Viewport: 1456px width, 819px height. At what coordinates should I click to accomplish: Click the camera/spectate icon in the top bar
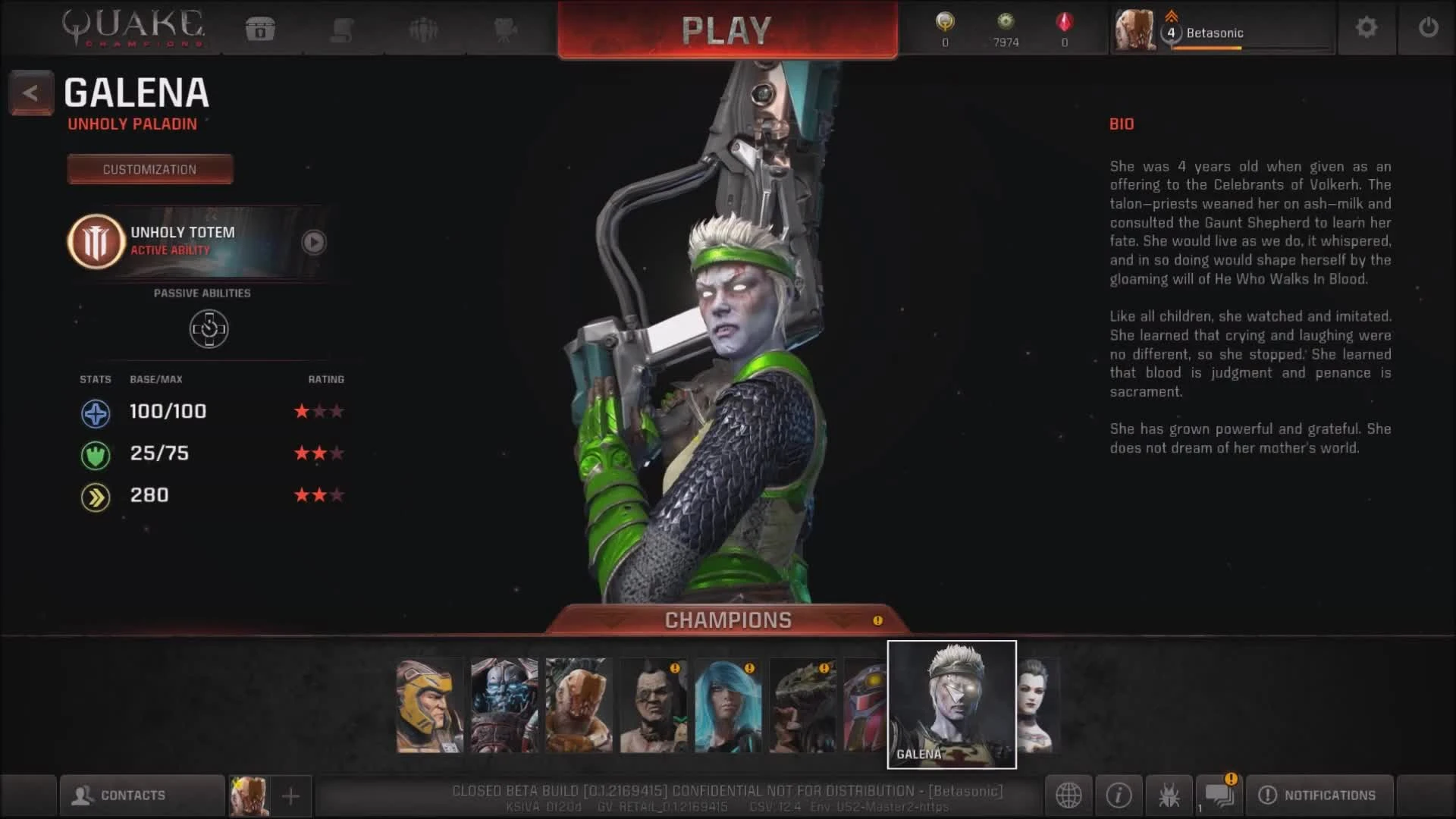504,29
